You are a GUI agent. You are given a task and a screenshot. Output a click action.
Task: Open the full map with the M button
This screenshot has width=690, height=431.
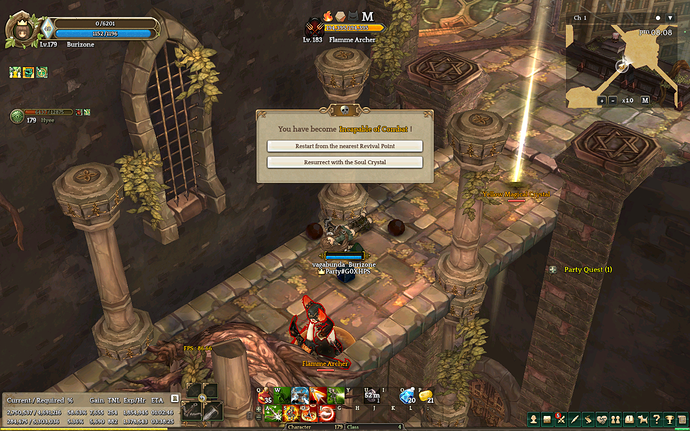tap(645, 100)
